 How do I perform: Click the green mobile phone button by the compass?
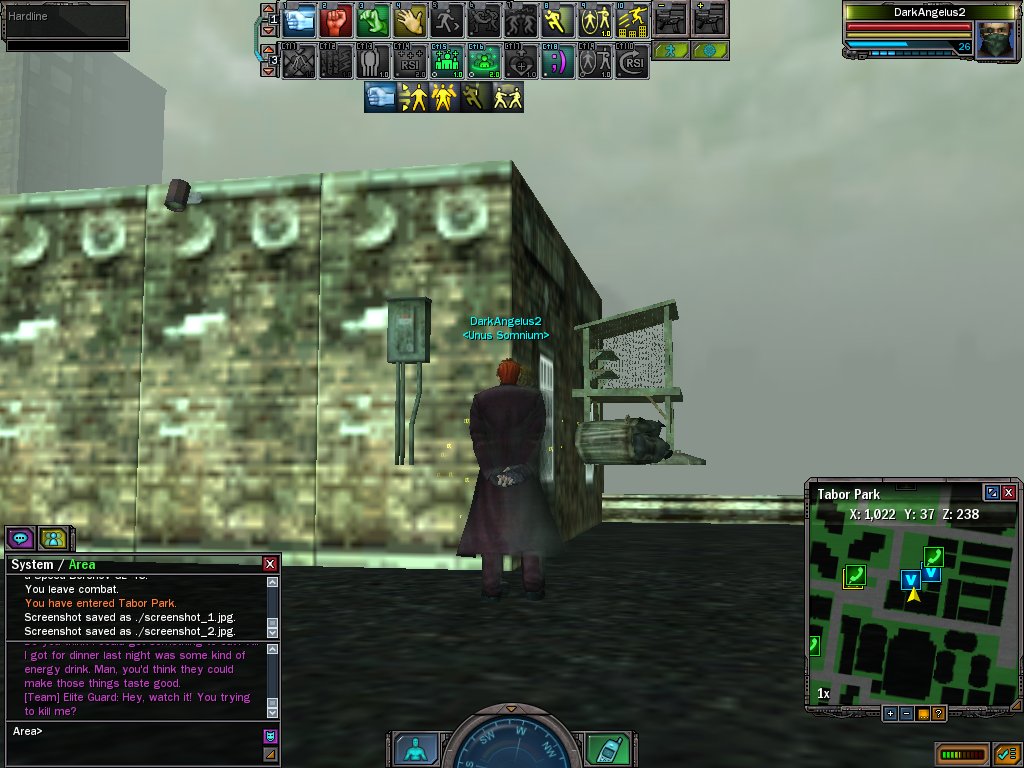coord(604,748)
